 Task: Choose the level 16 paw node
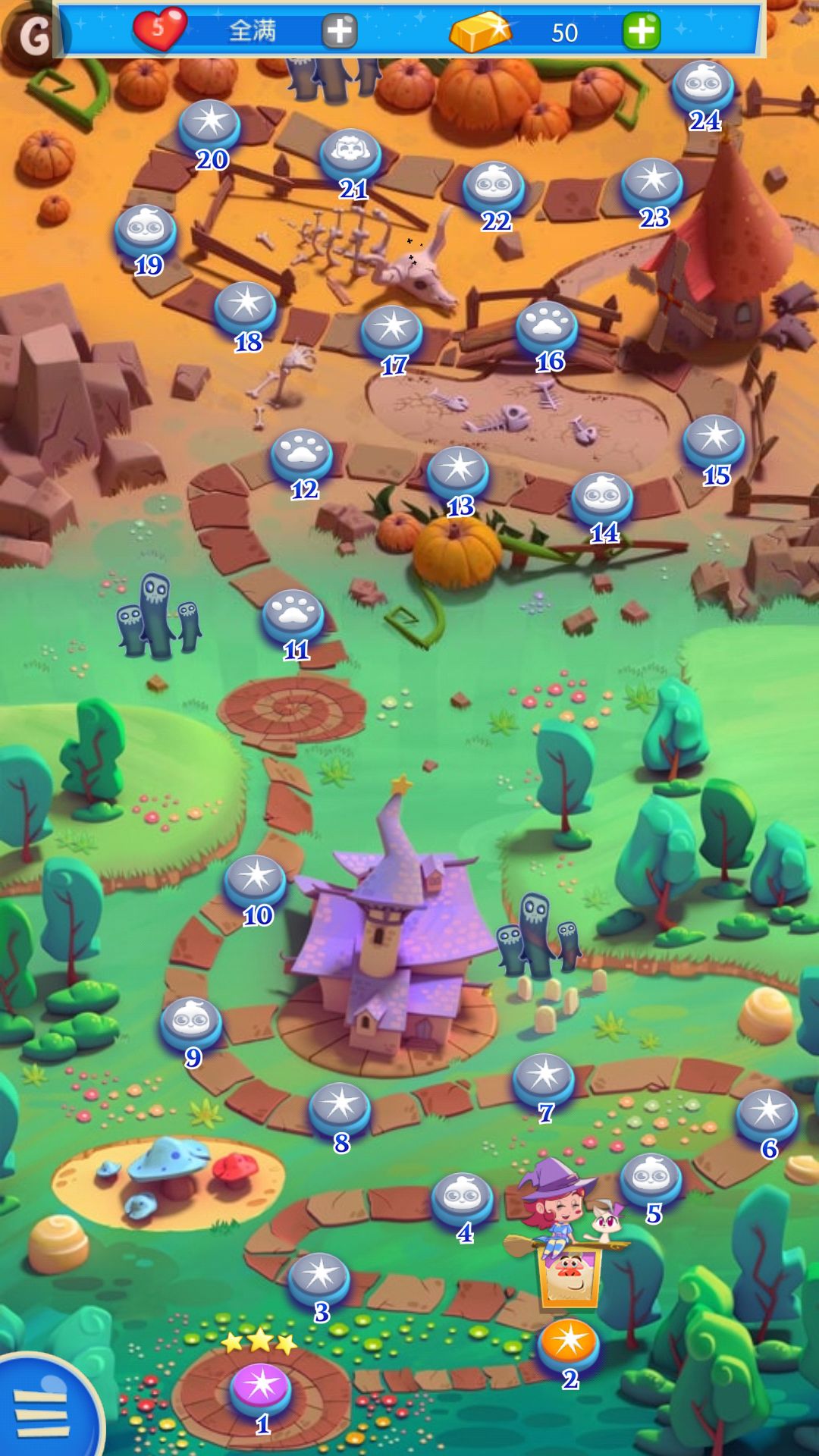pyautogui.click(x=547, y=325)
